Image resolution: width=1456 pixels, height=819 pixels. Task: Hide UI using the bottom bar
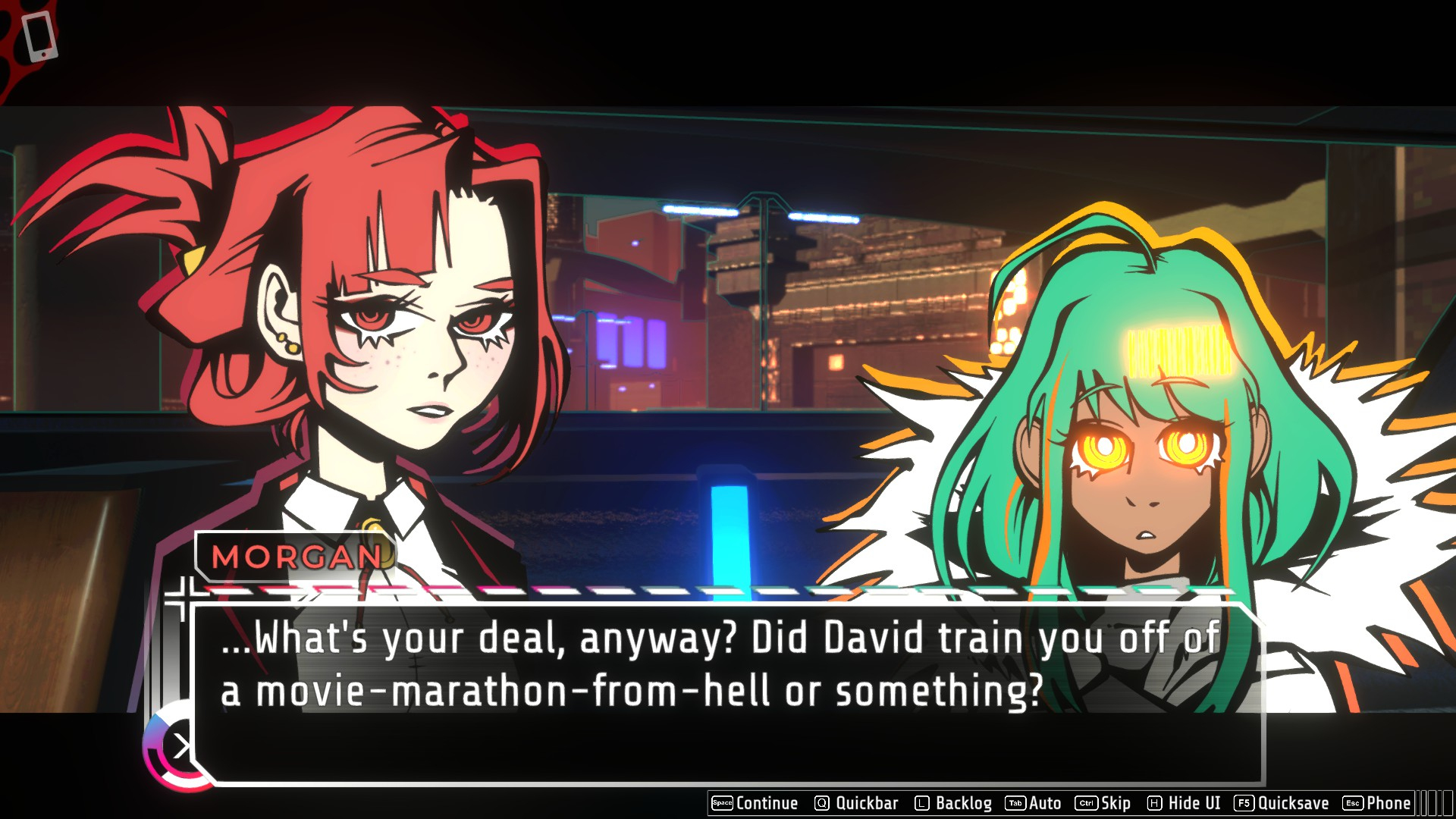pos(1184,803)
